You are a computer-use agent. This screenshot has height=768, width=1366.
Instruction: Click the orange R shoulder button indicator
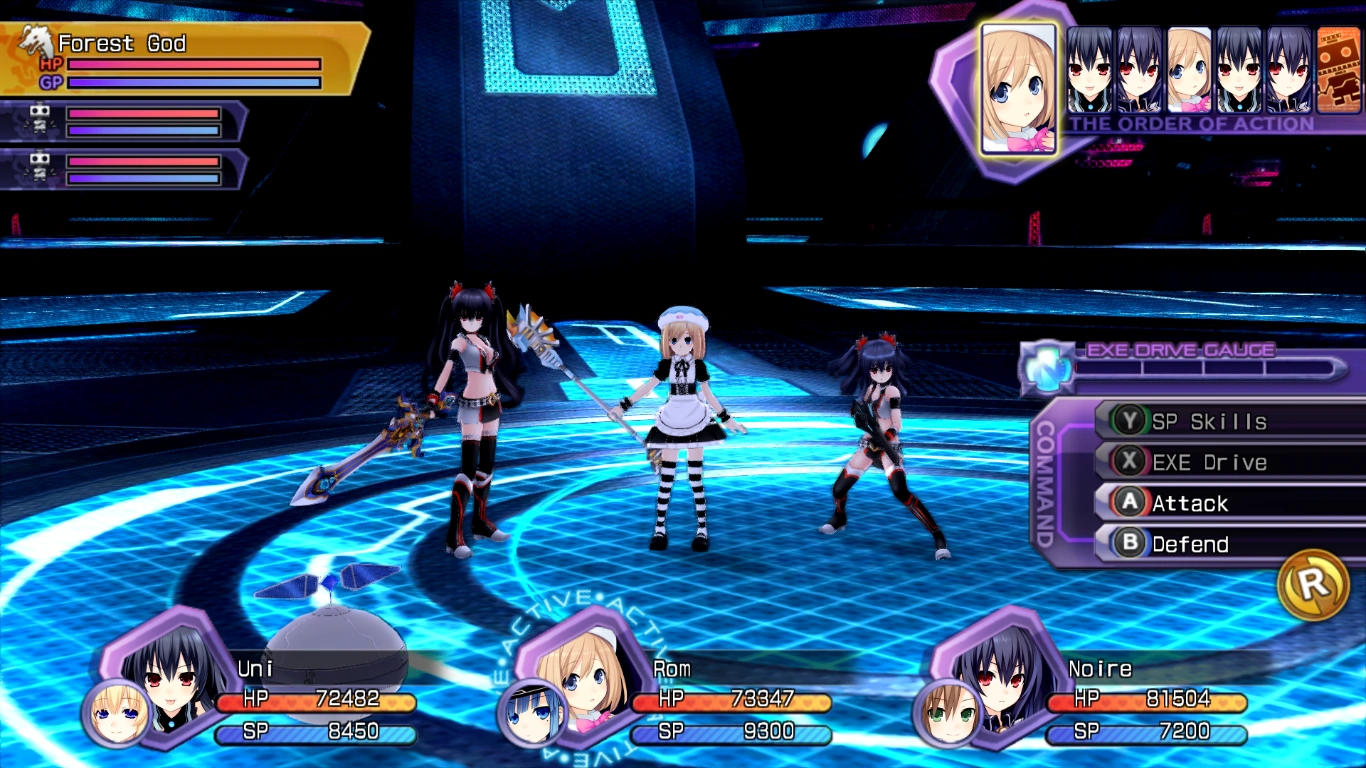pos(1314,587)
